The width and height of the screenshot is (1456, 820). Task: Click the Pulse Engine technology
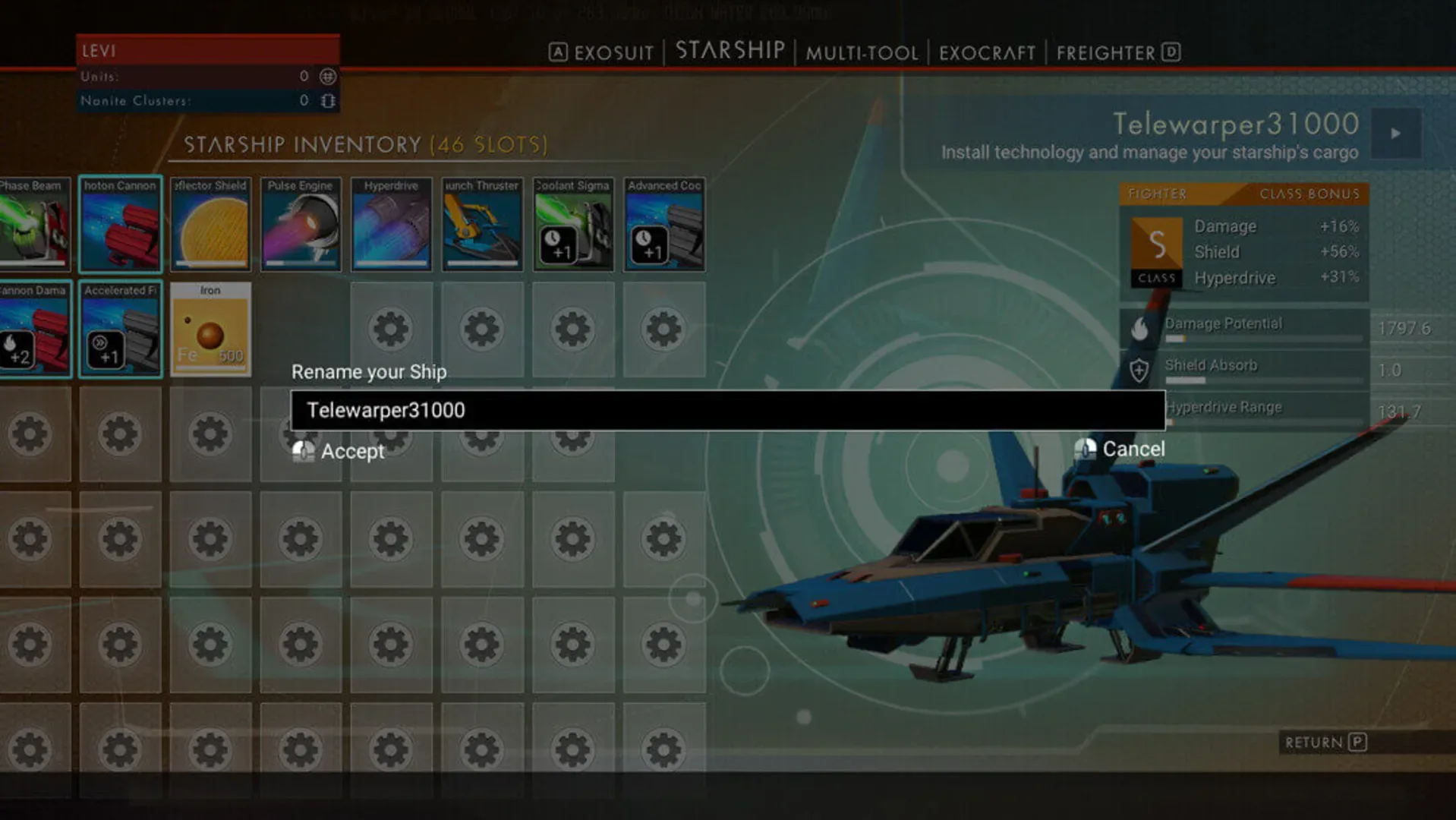[x=301, y=225]
